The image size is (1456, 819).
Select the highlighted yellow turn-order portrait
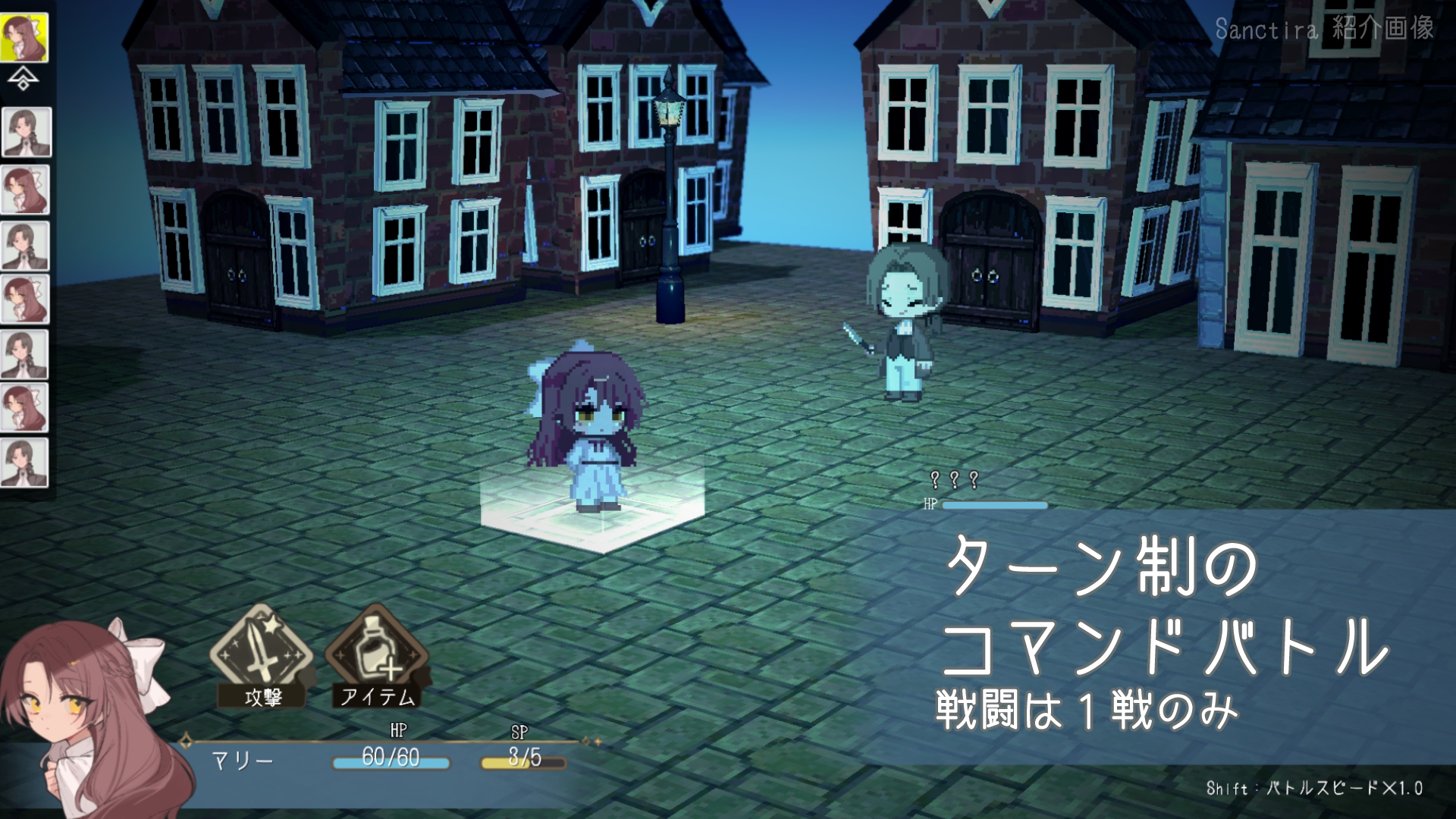click(x=24, y=37)
